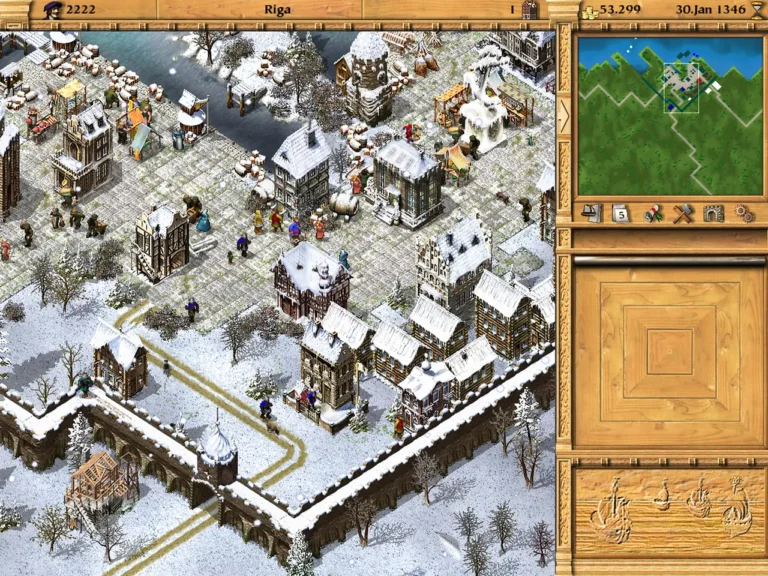Click the building icon in top bar
The height and width of the screenshot is (576, 768).
(529, 10)
